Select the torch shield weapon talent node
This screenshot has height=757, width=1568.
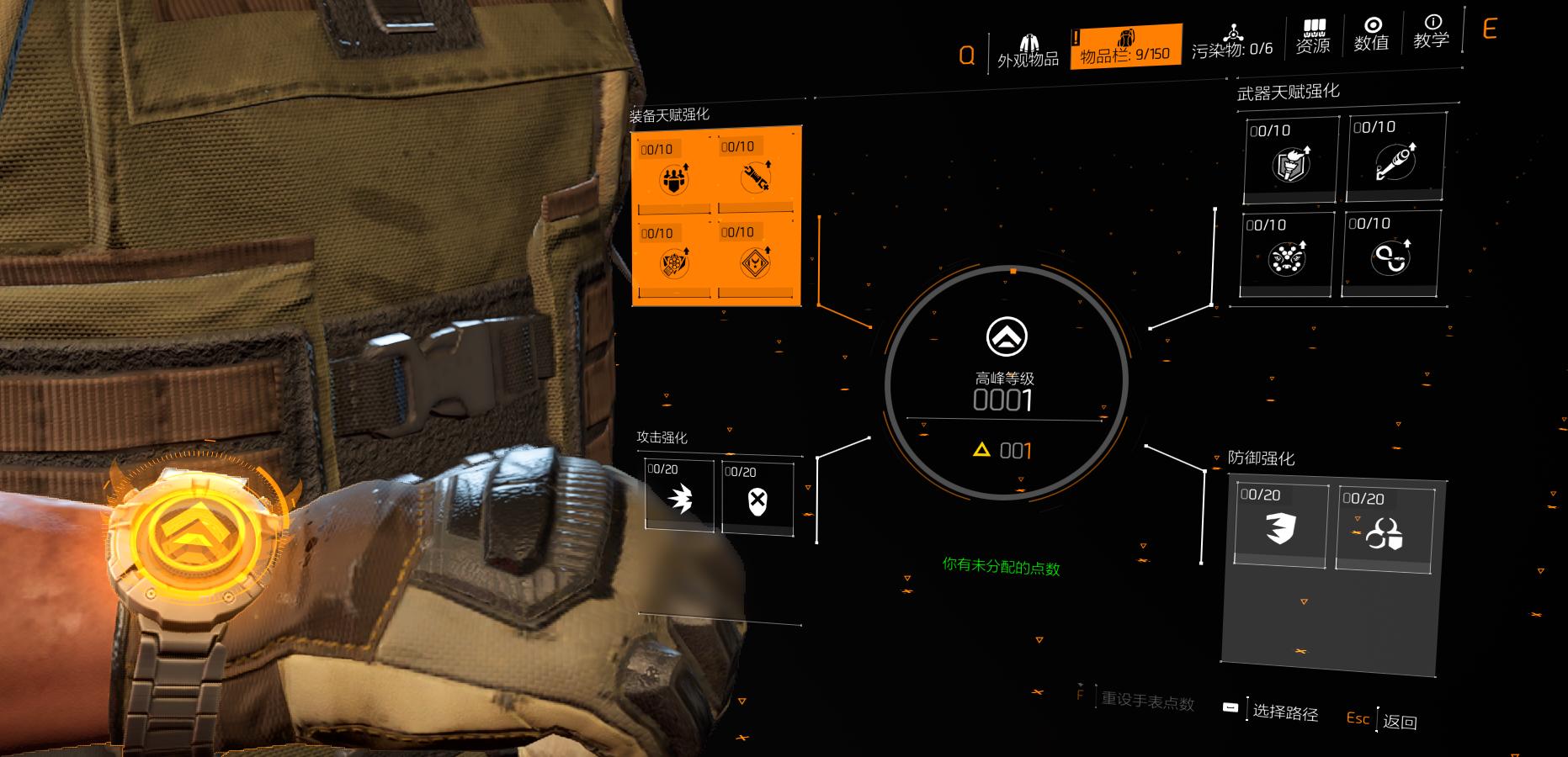tap(1291, 160)
